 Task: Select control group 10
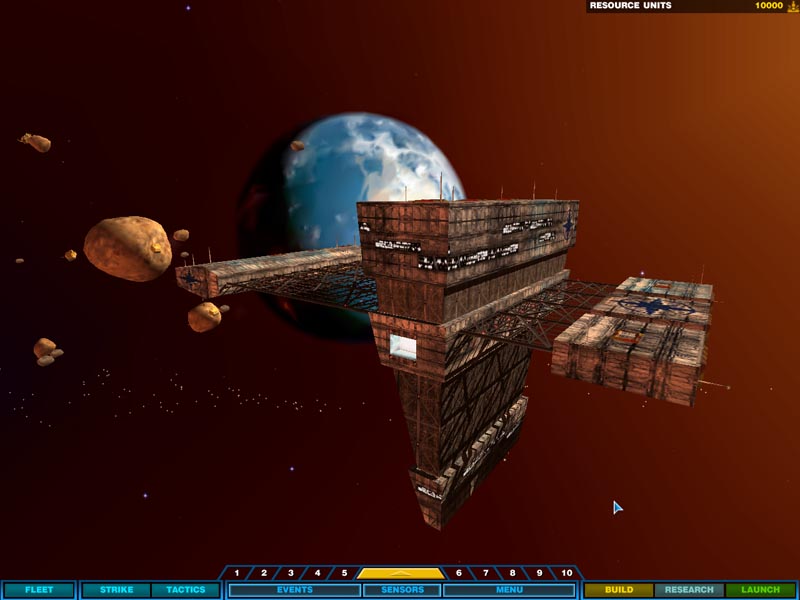567,573
